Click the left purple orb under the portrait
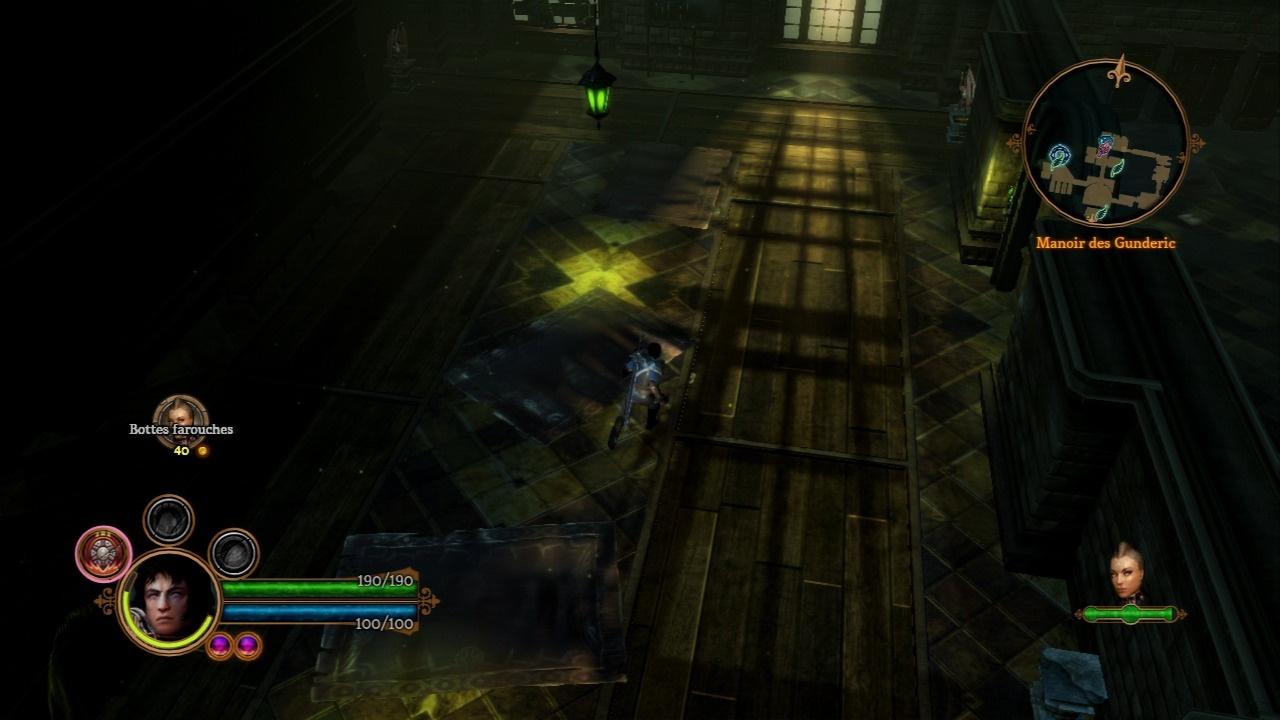The width and height of the screenshot is (1280, 720). (x=220, y=646)
